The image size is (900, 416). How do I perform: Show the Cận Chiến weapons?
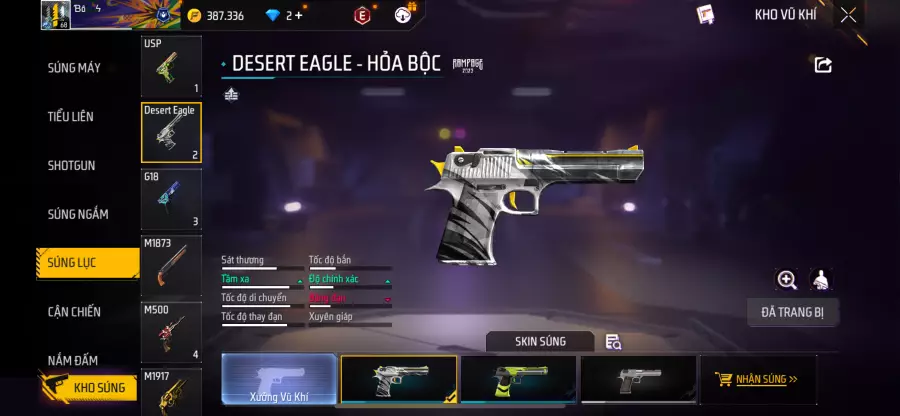coord(74,312)
